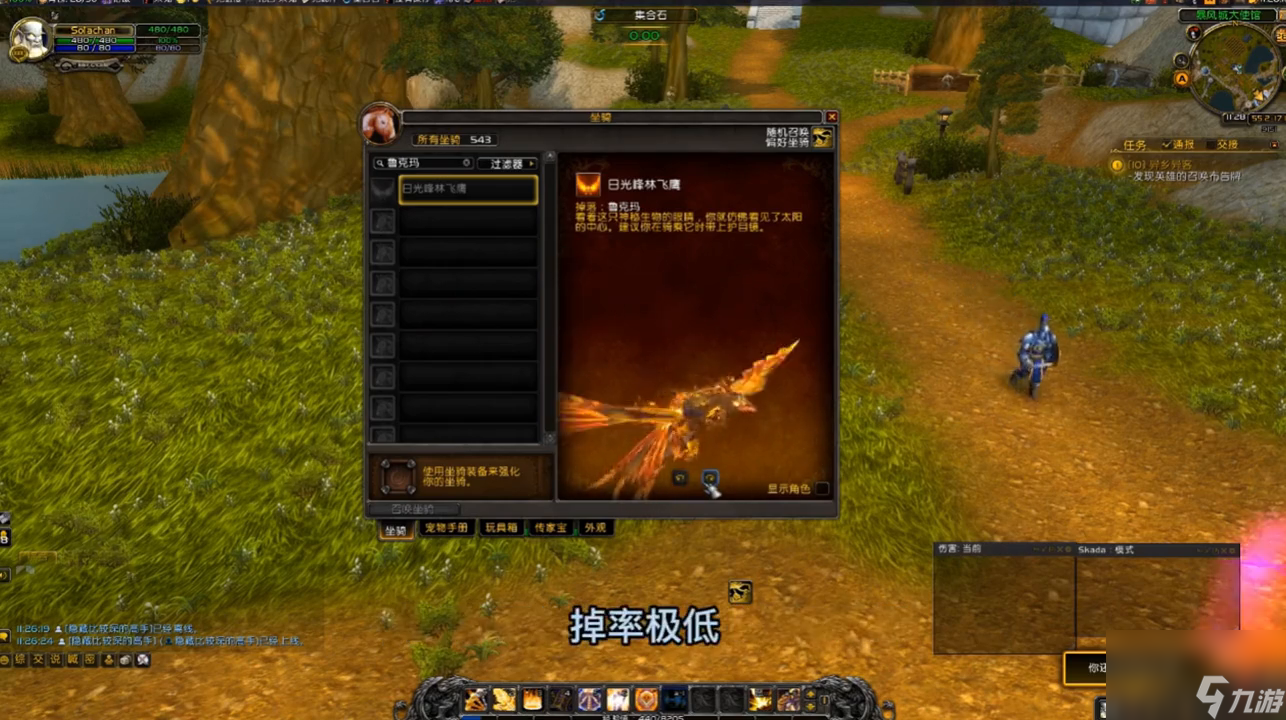The image size is (1286, 720).
Task: Click the tracking icon beside the minimap
Action: (x=1180, y=60)
